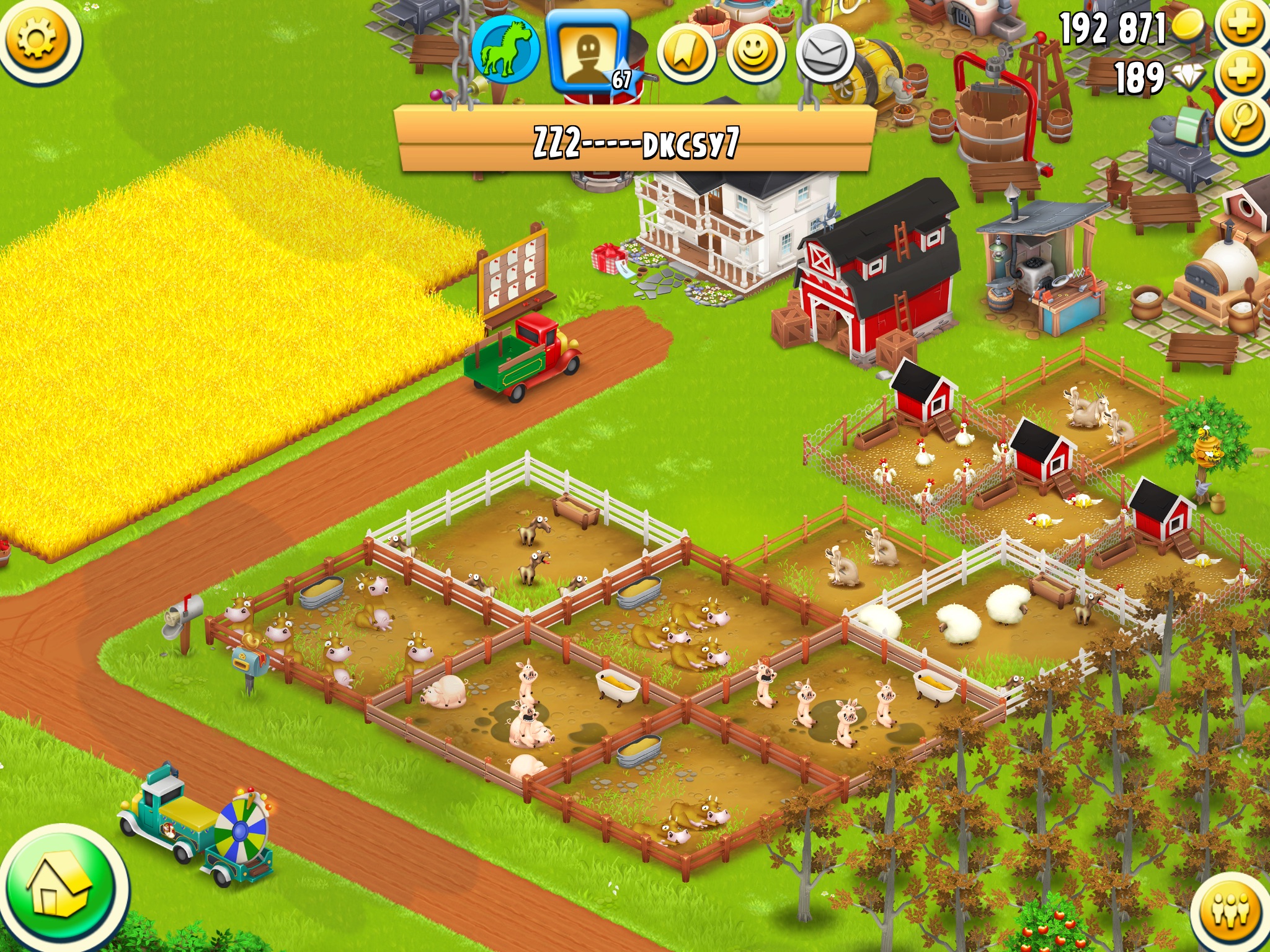Open the gear settings menu
Screen dimensions: 1270x952
point(38,40)
